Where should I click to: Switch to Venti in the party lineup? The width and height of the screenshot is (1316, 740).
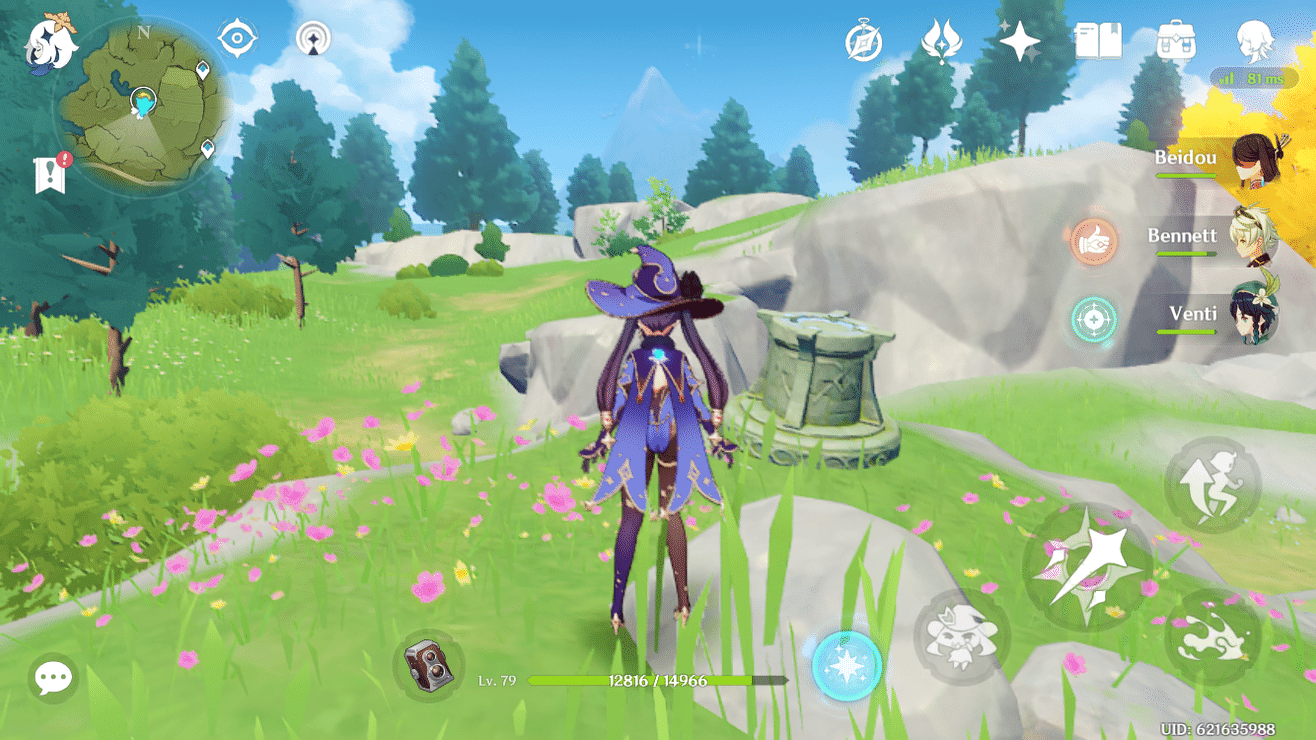point(1254,313)
